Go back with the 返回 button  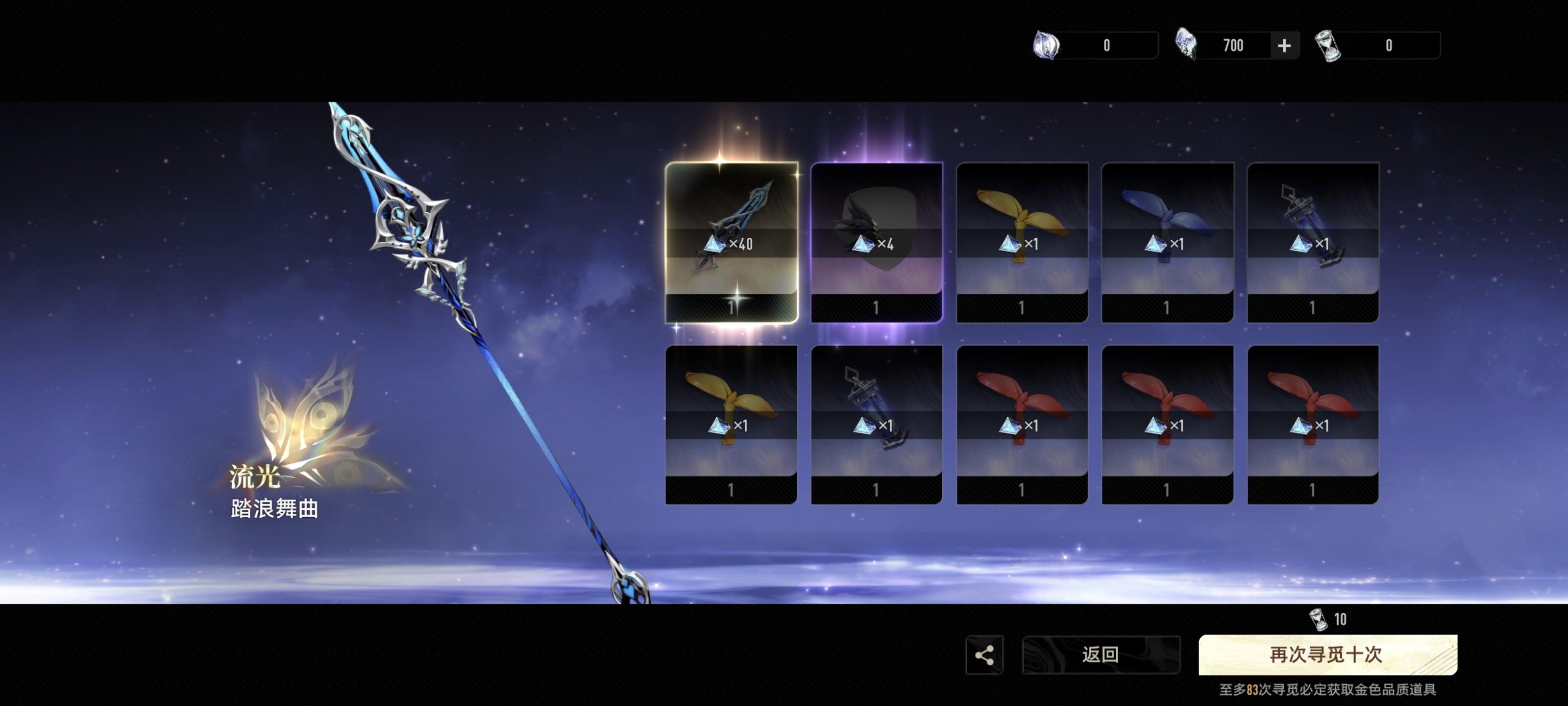tap(1101, 655)
